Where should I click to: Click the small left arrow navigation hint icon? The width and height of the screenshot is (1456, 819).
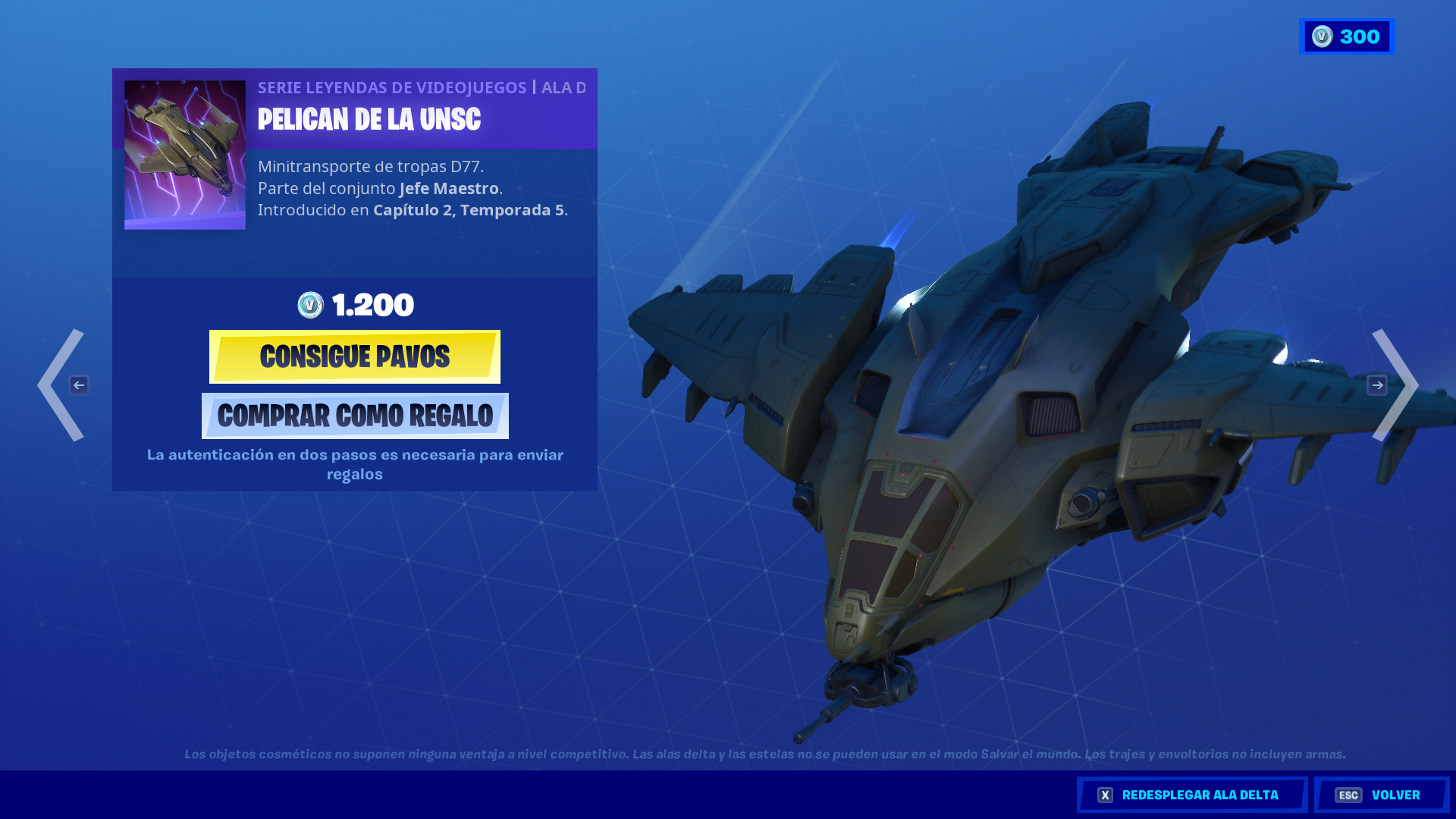[x=80, y=384]
